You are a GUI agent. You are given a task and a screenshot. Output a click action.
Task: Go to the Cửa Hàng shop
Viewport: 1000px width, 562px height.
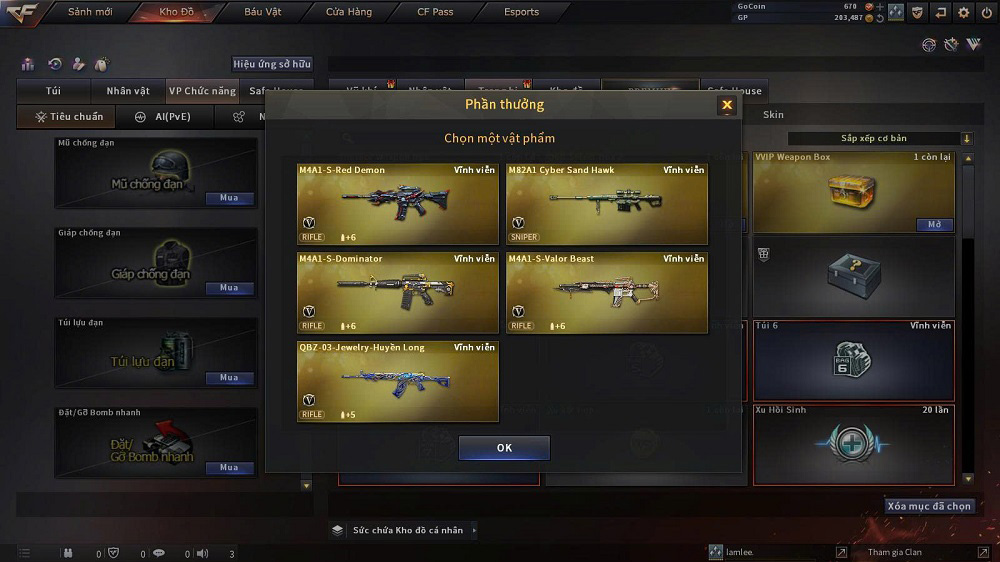click(349, 12)
